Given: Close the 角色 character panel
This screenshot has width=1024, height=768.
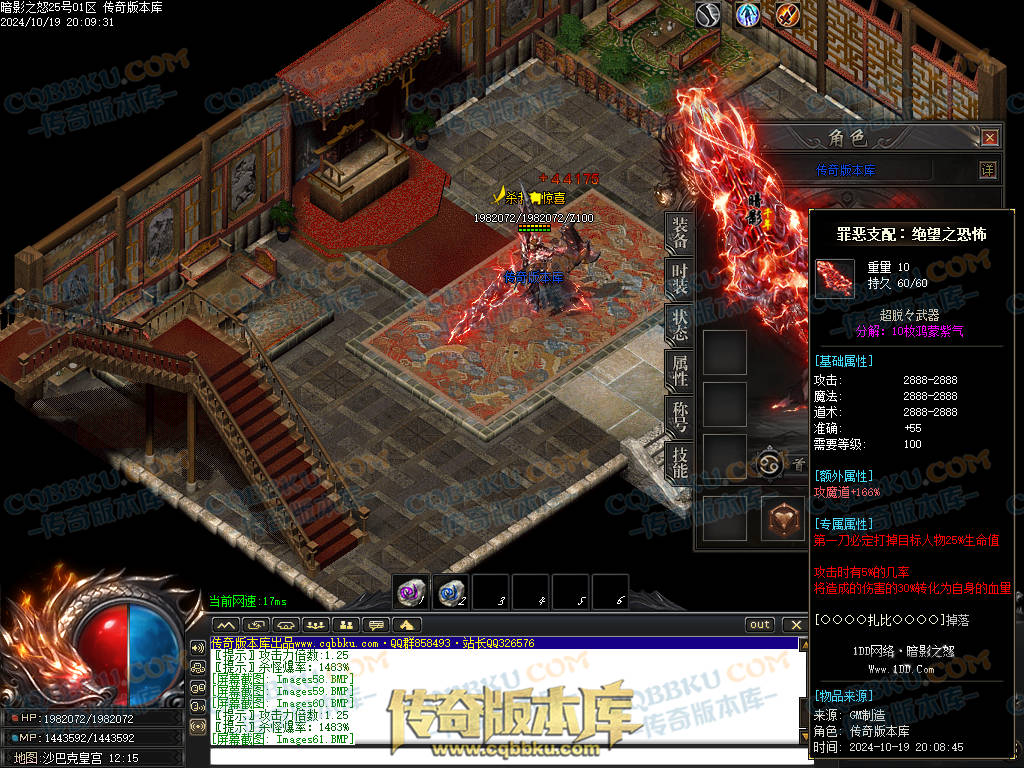Looking at the screenshot, I should click(989, 138).
